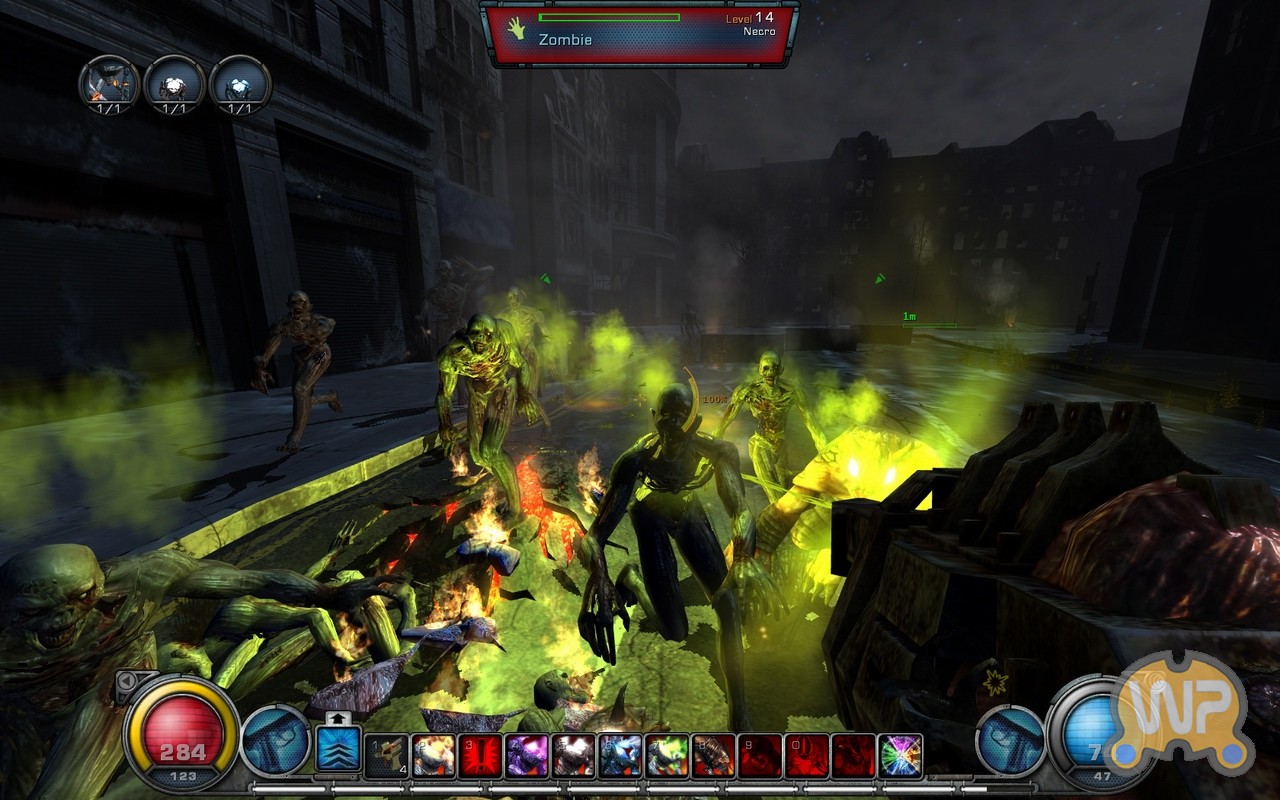Select the round skill icon beside the health orb

pos(276,741)
